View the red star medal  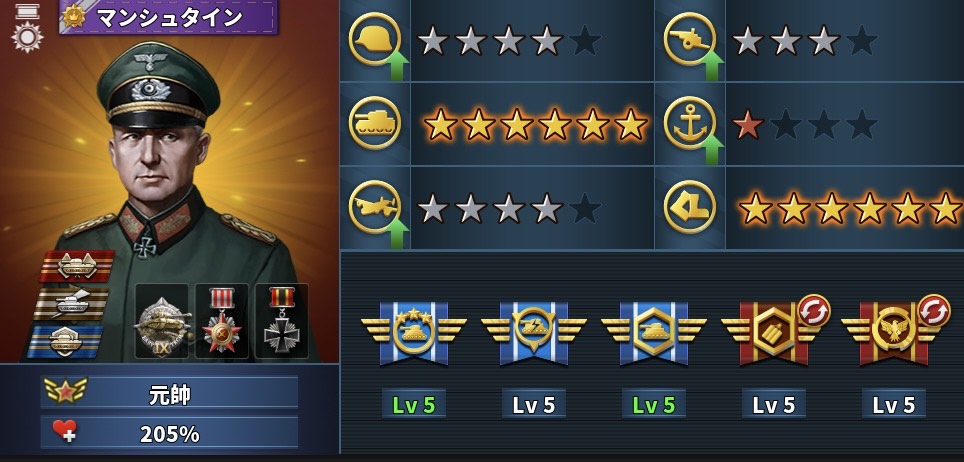222,322
